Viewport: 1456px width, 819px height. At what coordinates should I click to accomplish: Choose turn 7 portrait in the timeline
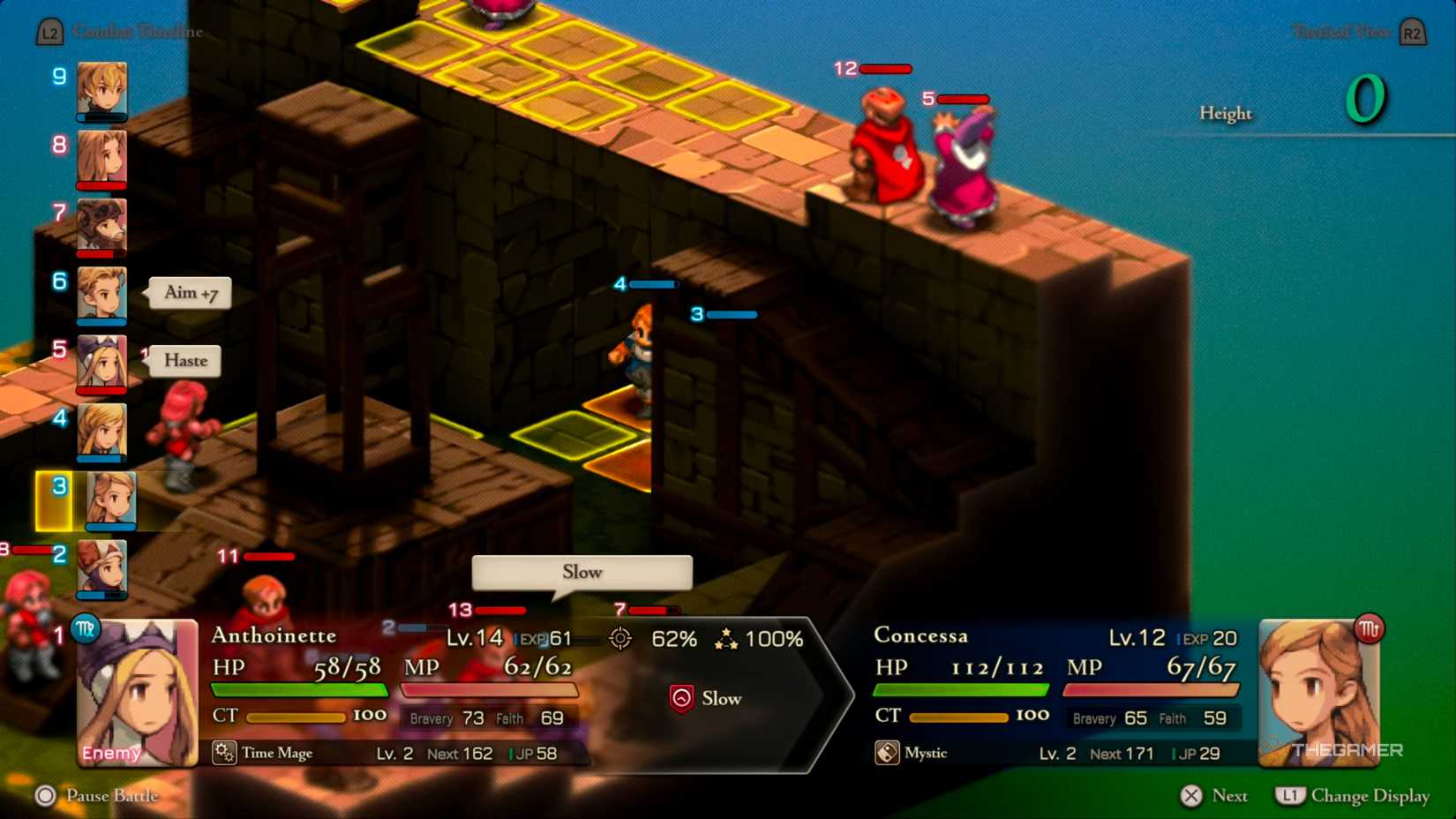click(x=101, y=225)
